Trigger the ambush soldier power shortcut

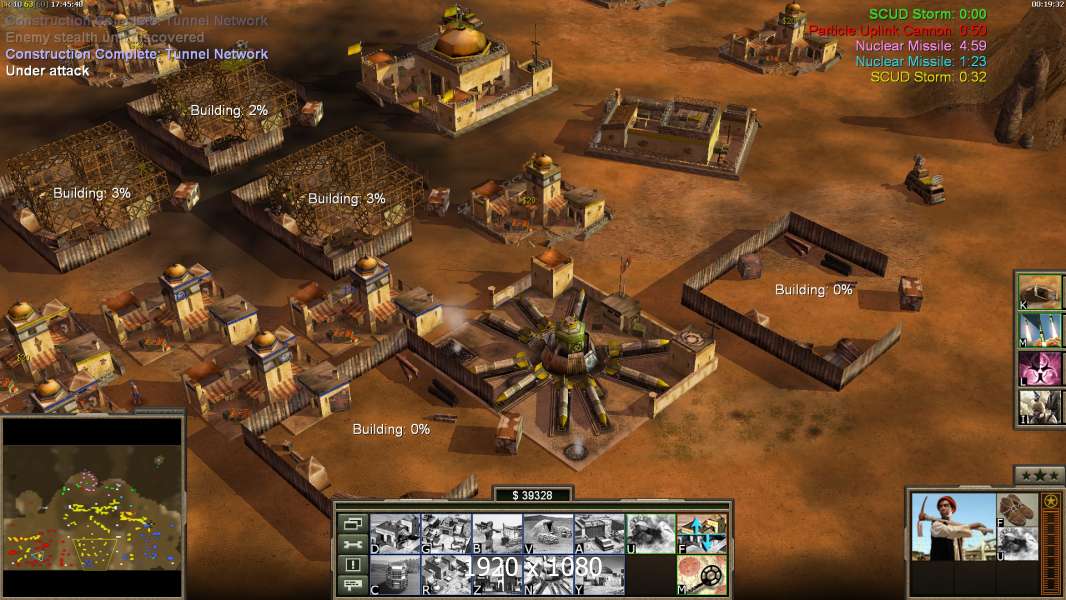pyautogui.click(x=1041, y=407)
